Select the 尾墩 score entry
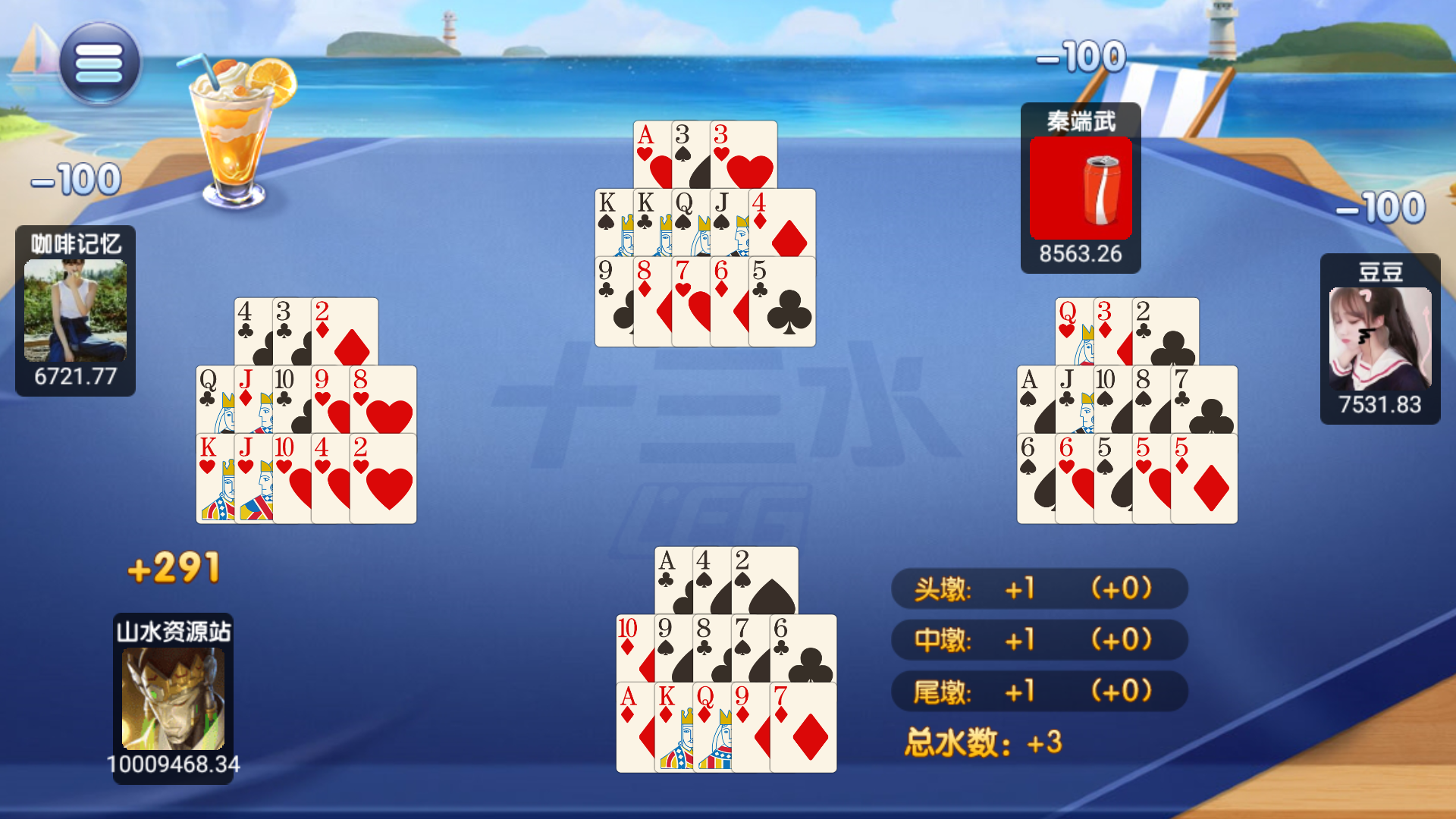This screenshot has height=819, width=1456. tap(1039, 691)
